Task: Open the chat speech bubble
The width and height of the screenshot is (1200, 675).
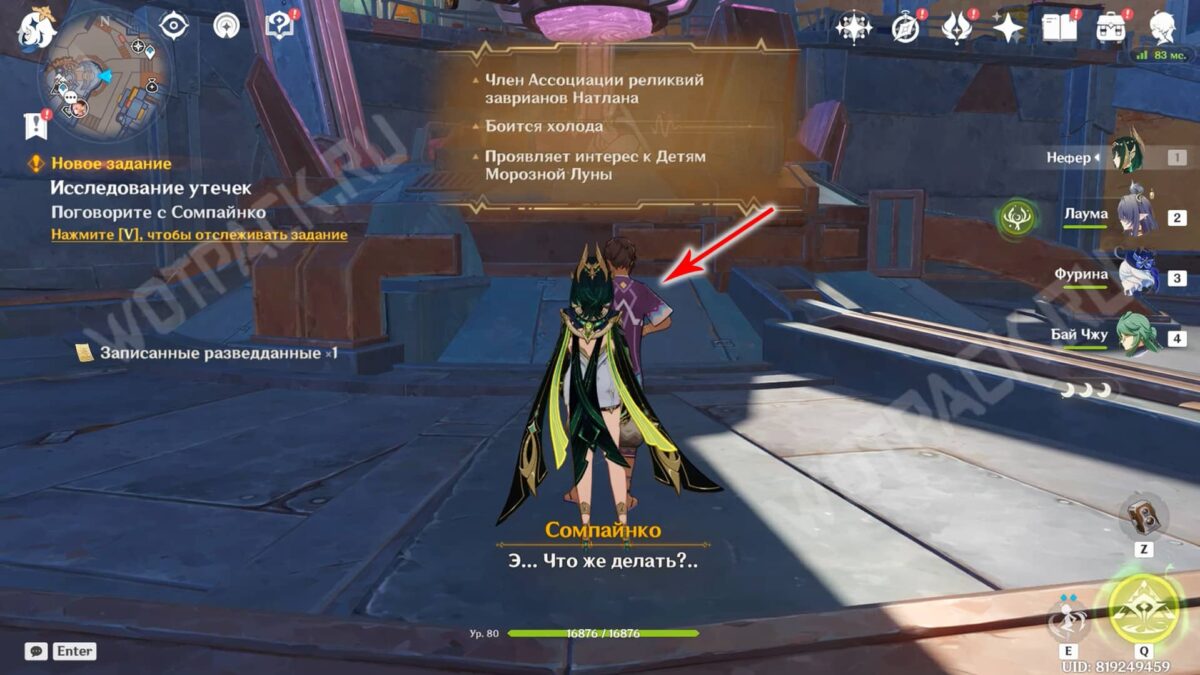Action: 37,651
